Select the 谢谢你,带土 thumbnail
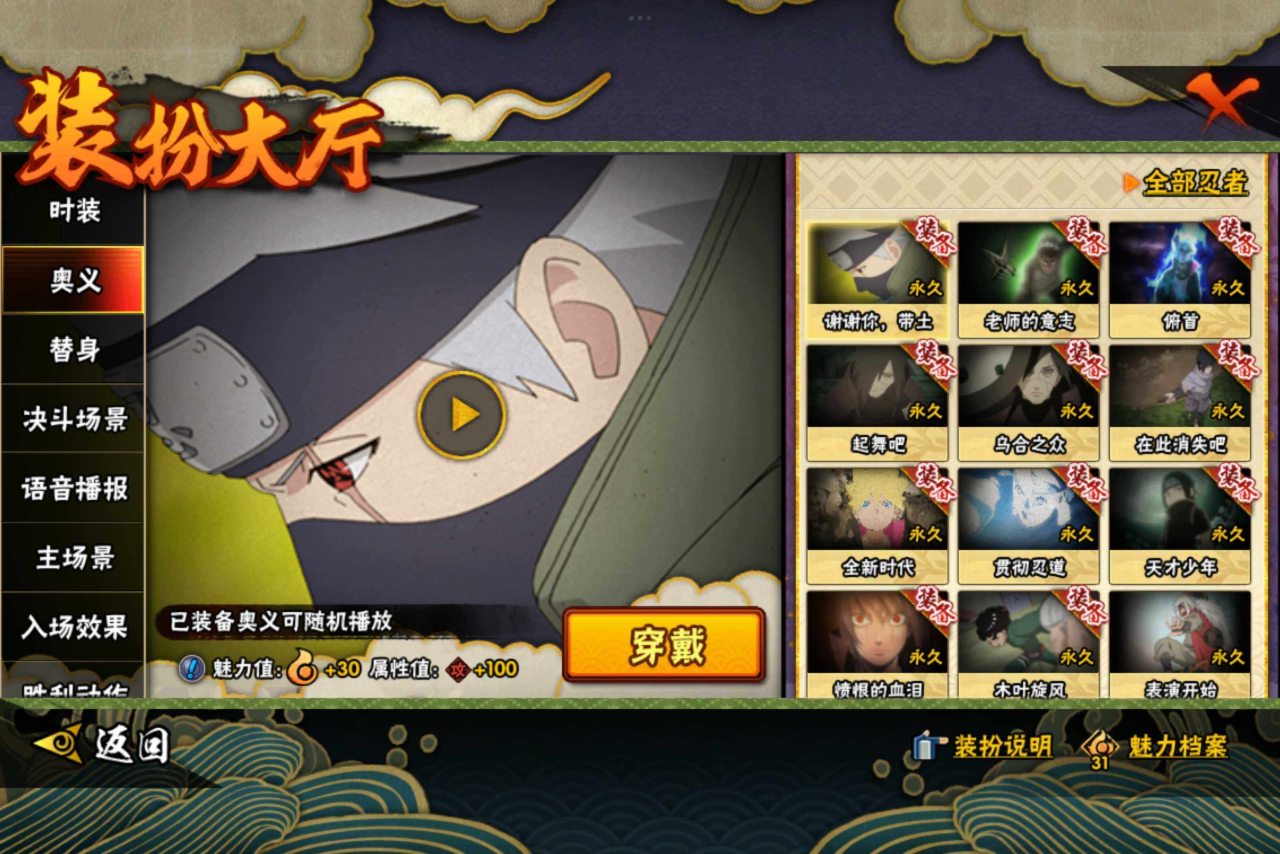This screenshot has width=1280, height=854. (877, 278)
